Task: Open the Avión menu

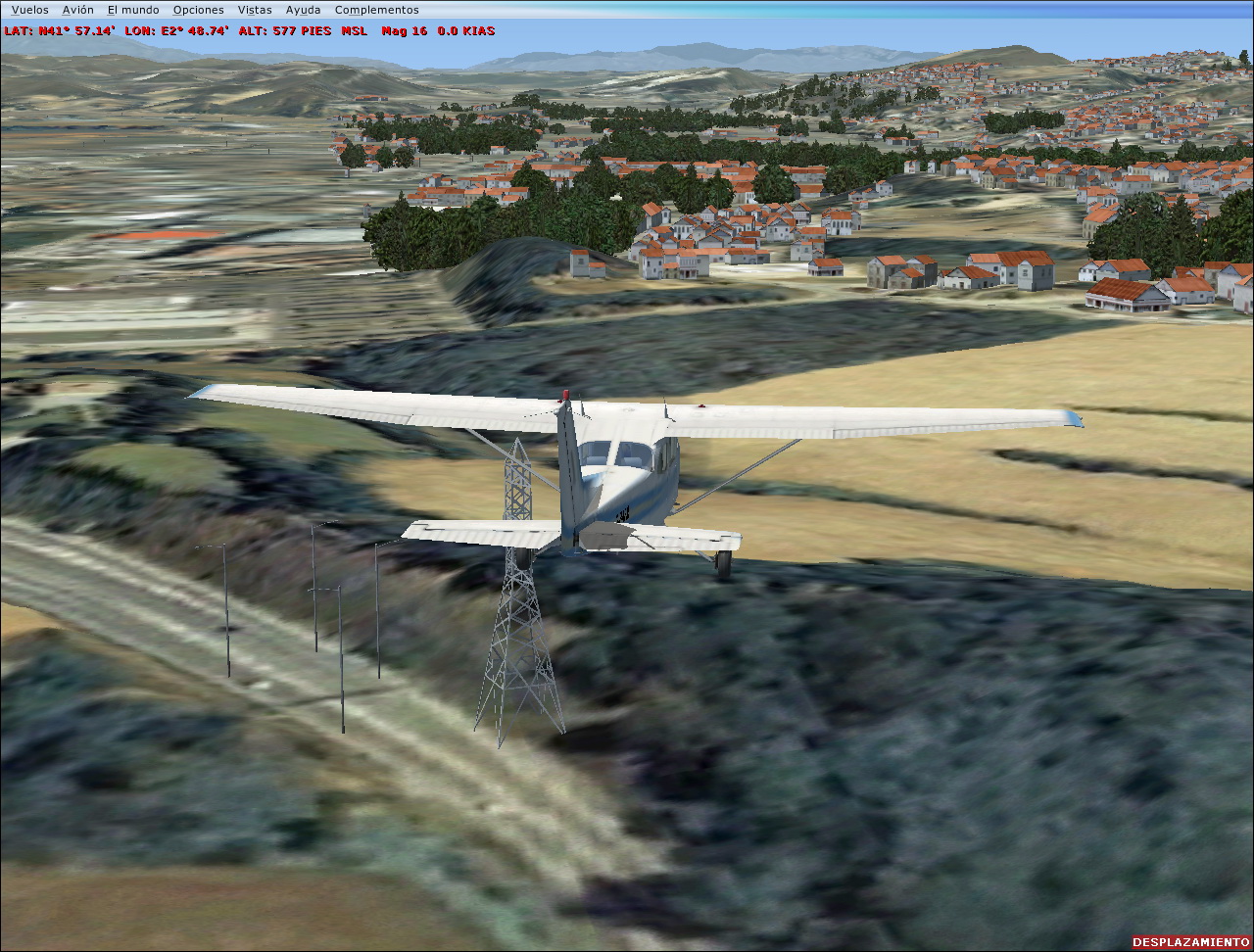Action: 77,10
